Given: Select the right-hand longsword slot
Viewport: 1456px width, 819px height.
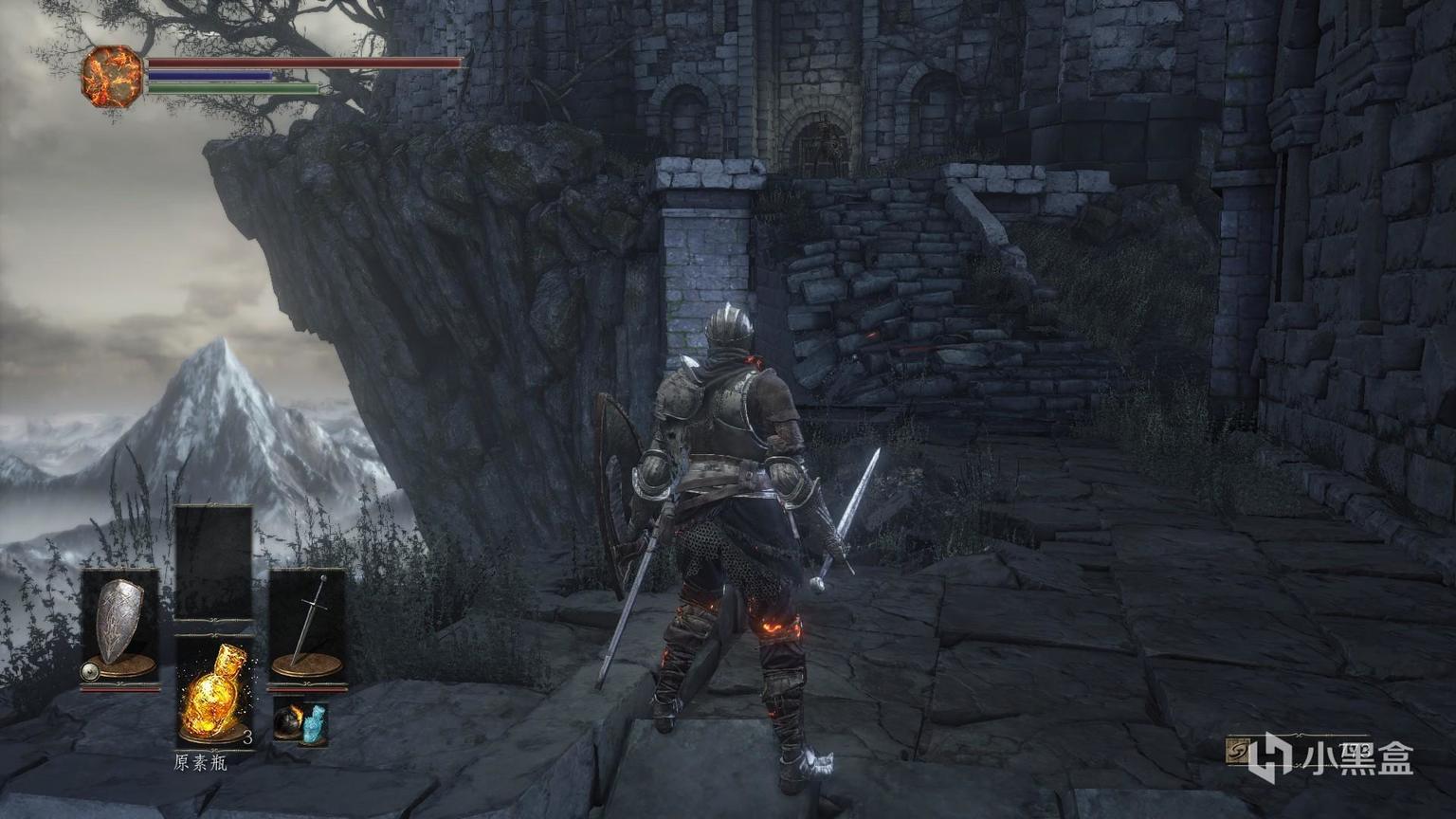Looking at the screenshot, I should pos(307,622).
